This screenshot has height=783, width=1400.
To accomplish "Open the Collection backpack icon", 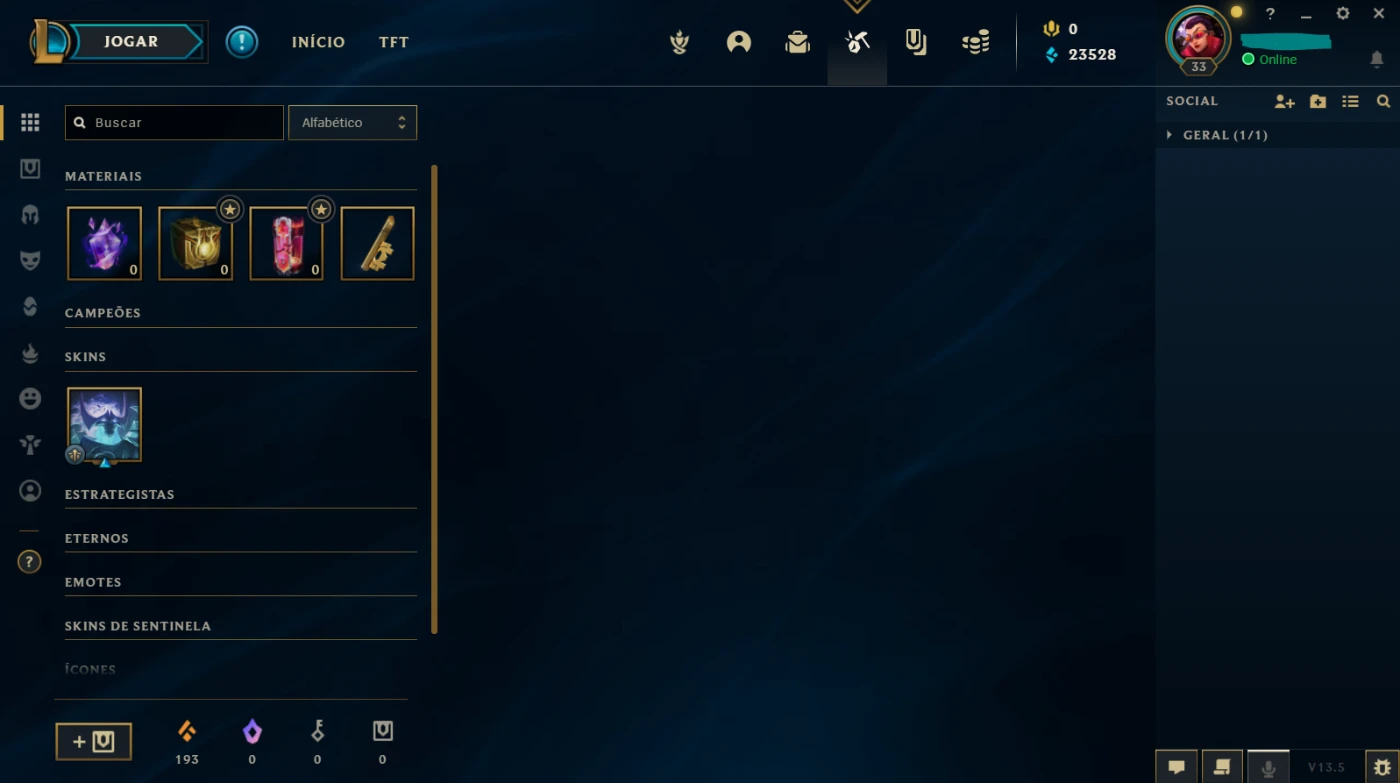I will click(797, 42).
